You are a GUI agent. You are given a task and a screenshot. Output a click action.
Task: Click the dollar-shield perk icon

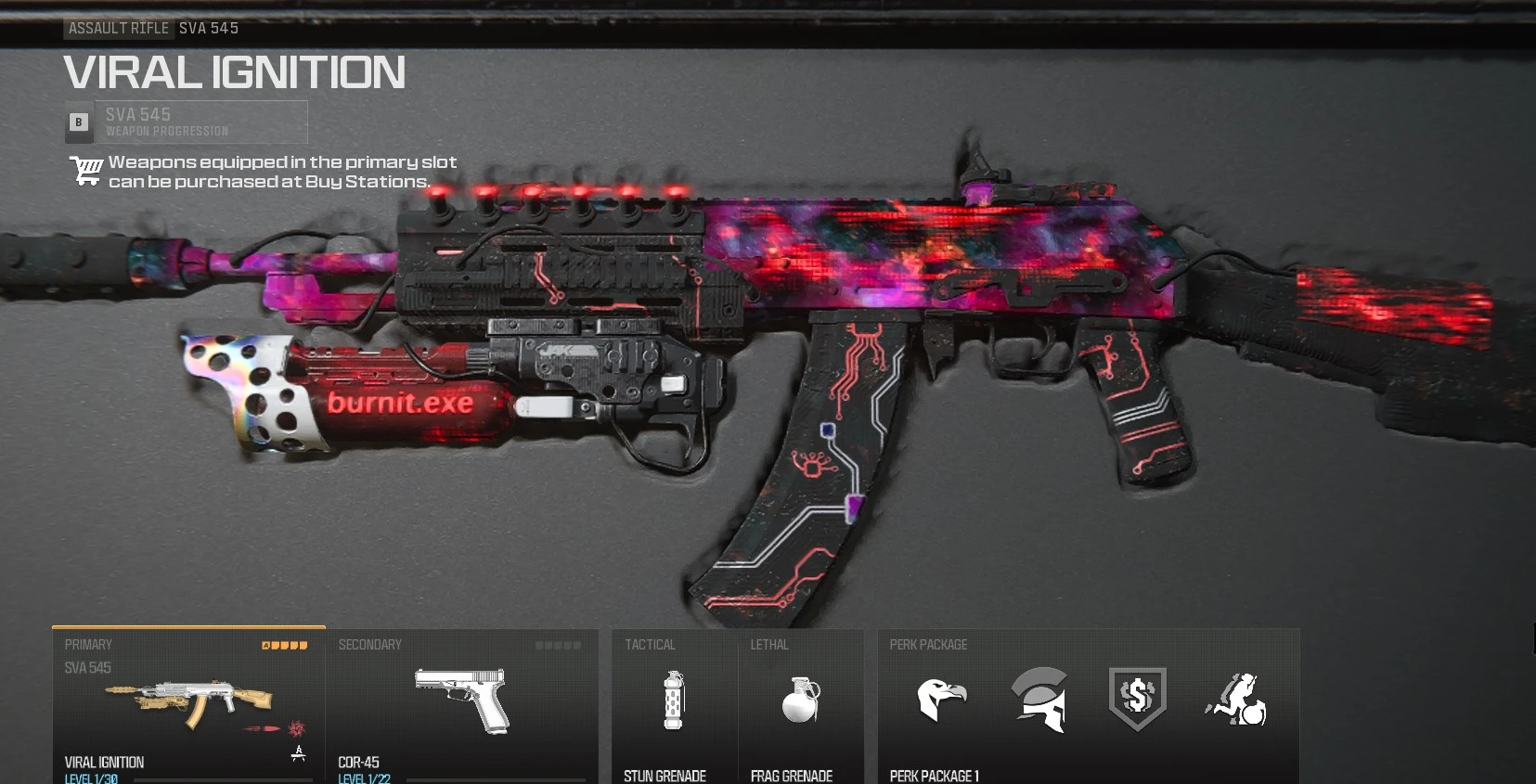pos(1139,699)
